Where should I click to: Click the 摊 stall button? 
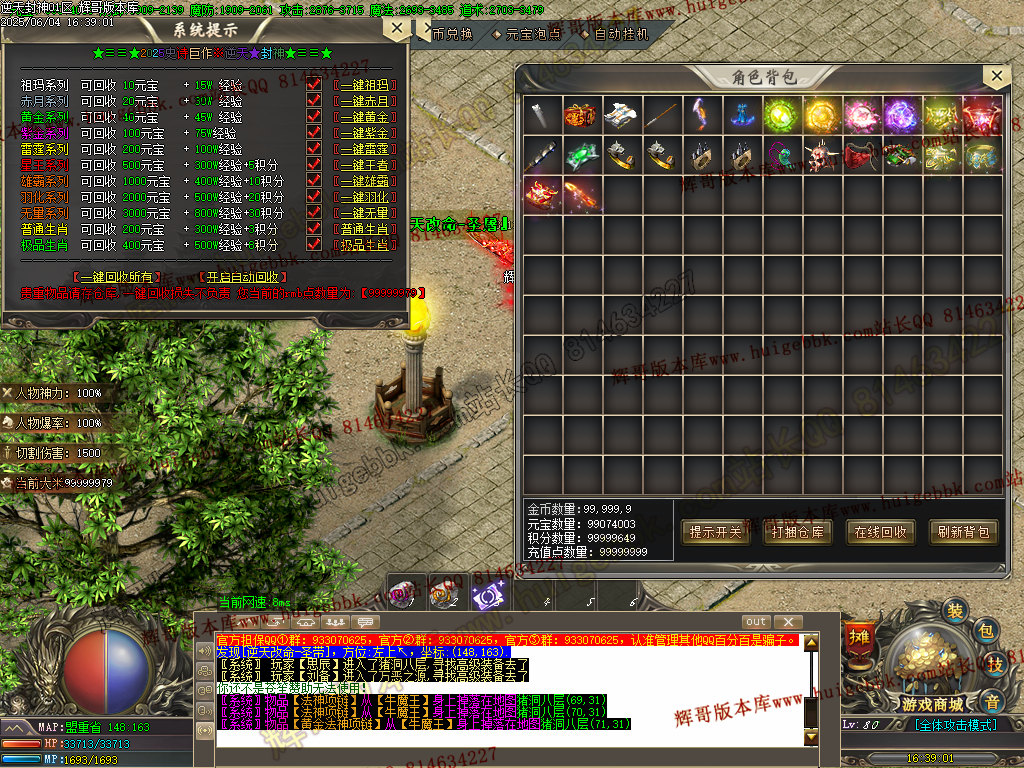pyautogui.click(x=858, y=636)
